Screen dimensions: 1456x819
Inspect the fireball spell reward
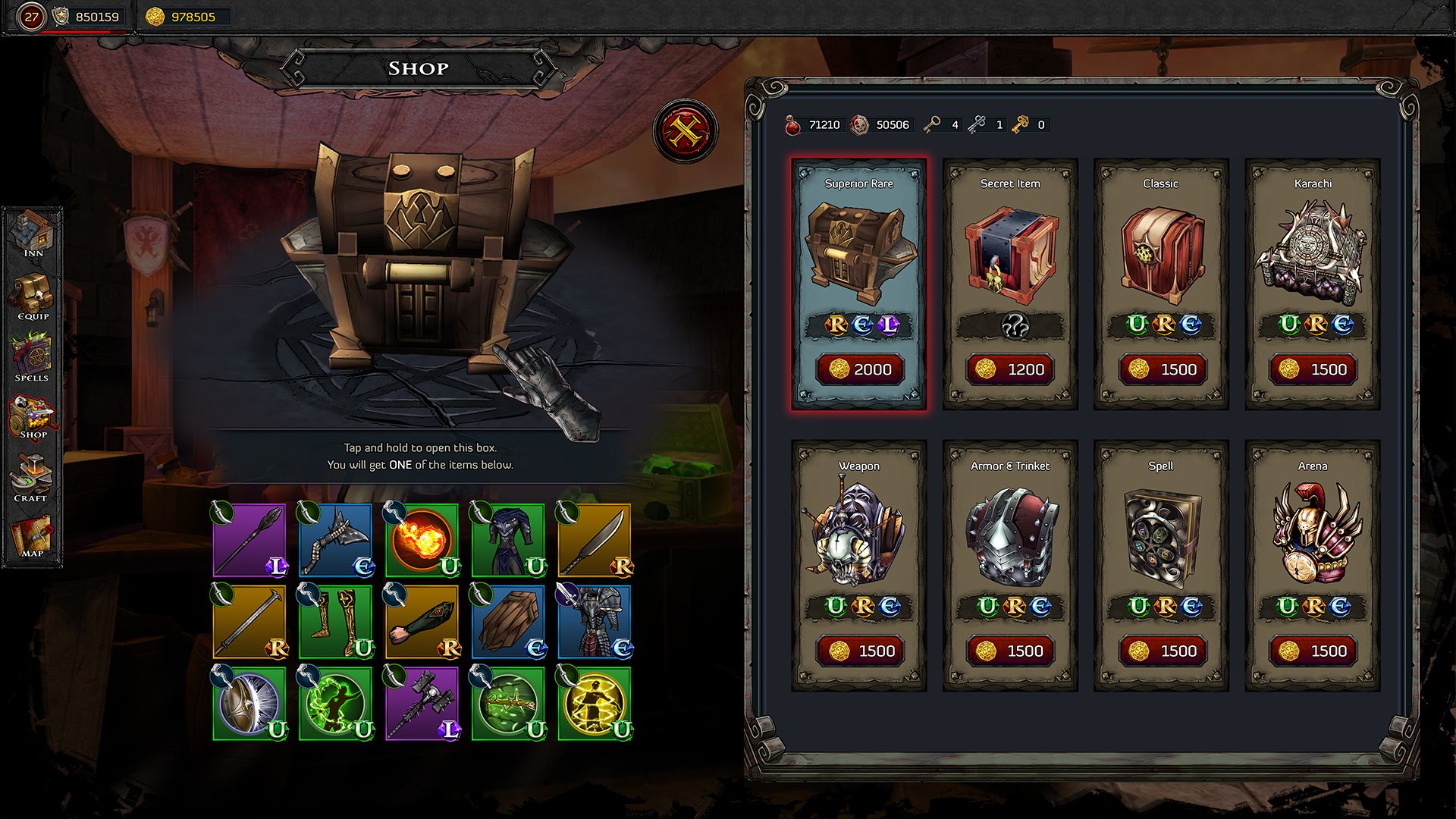pos(422,540)
